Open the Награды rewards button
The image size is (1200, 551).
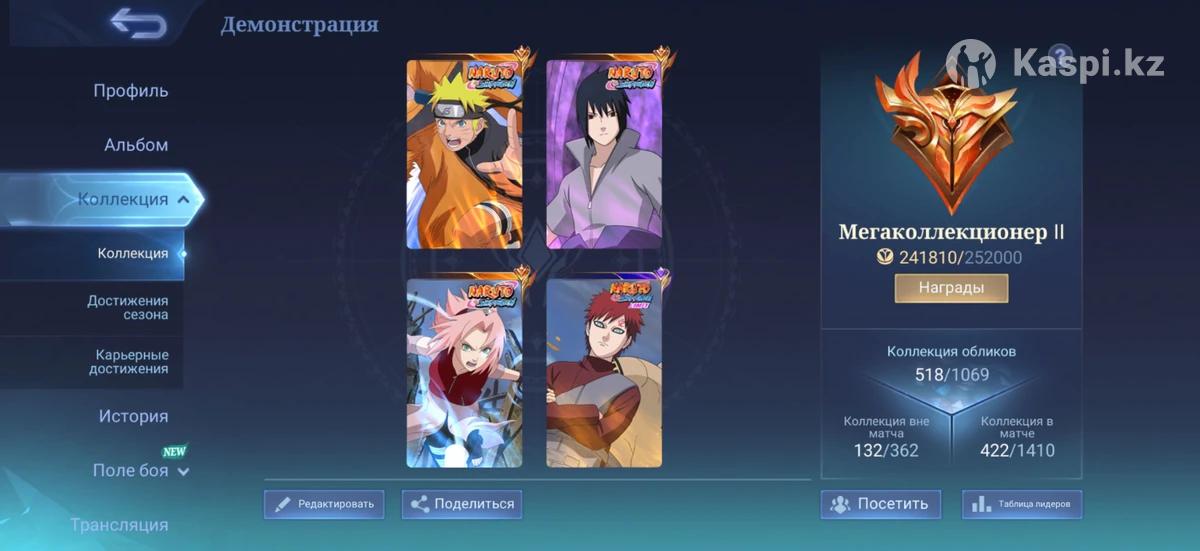tap(951, 288)
